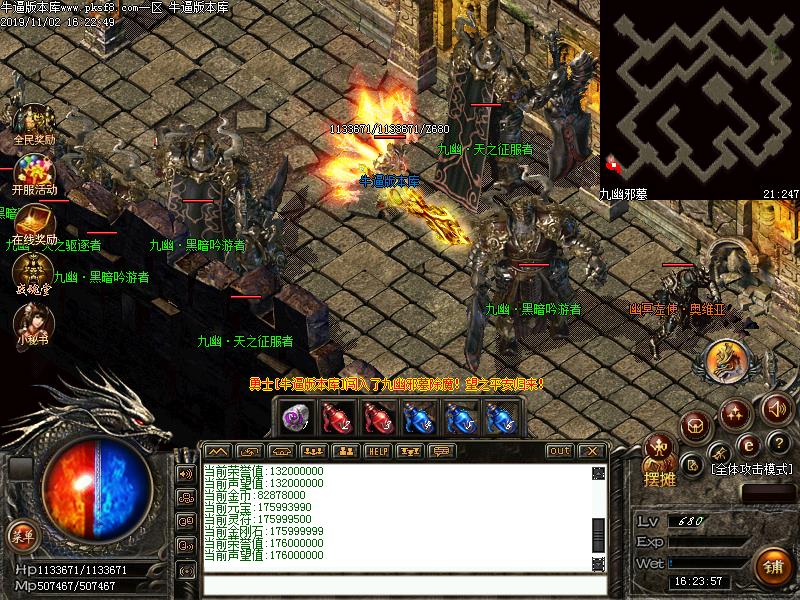Open the 开服活动 event icon
The image size is (800, 600).
click(x=34, y=170)
